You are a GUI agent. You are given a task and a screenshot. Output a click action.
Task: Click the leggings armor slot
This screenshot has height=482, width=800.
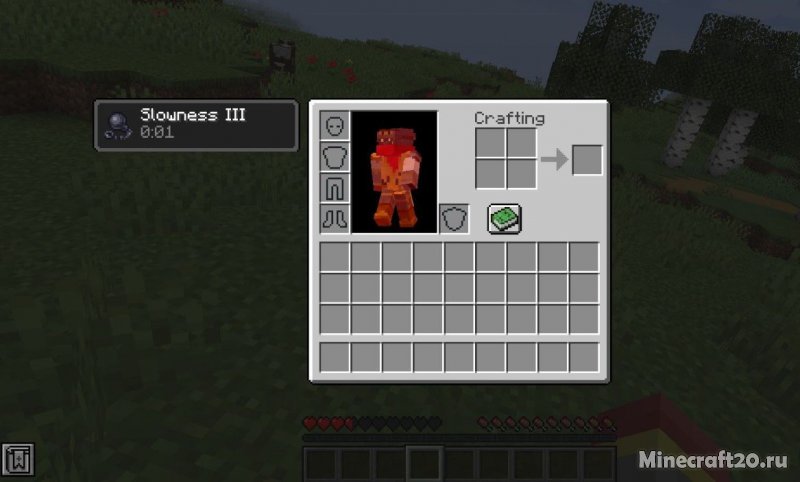click(x=335, y=188)
